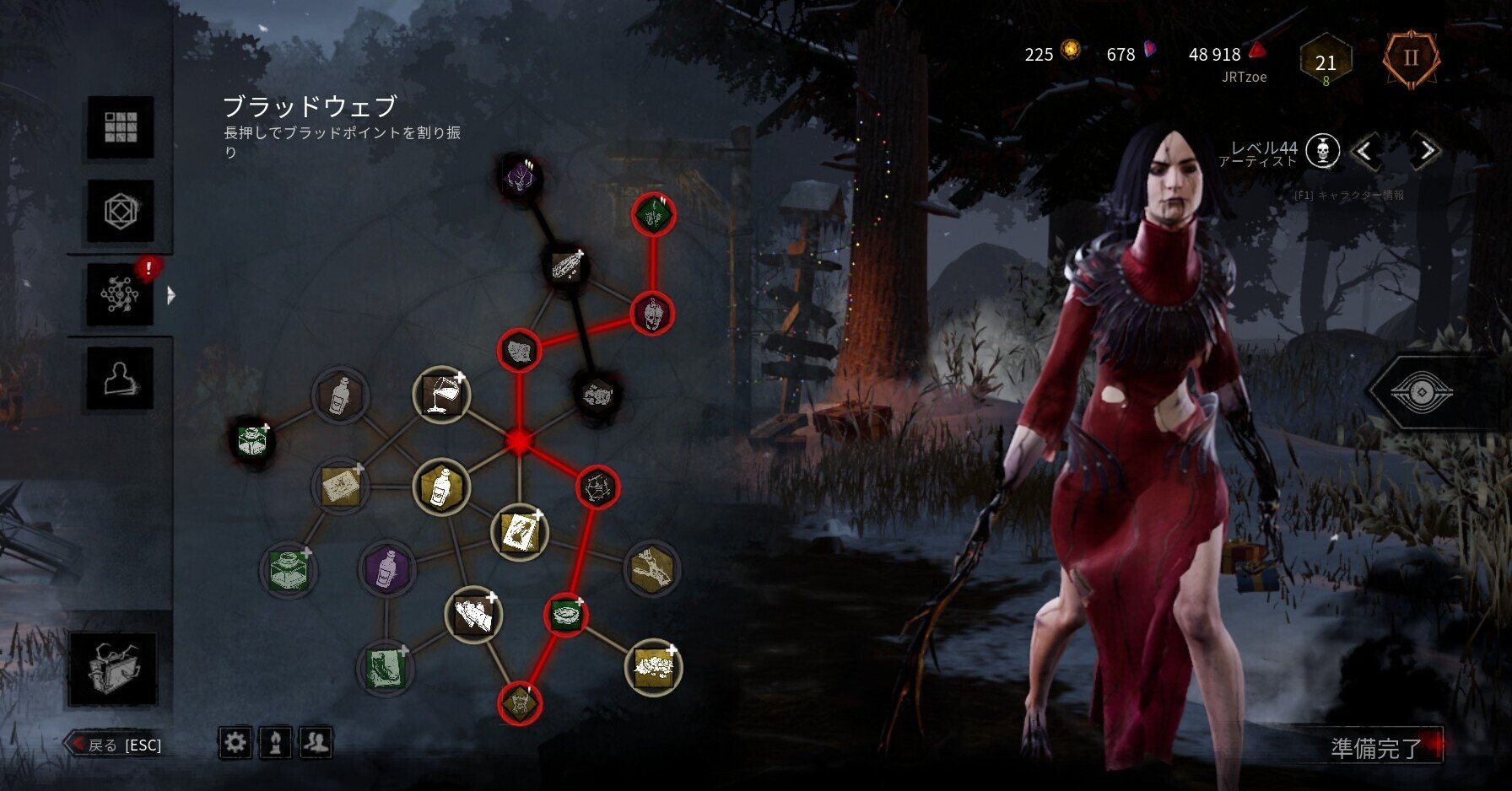The width and height of the screenshot is (1512, 791).
Task: Select the pouring glass bloodweb node
Action: pyautogui.click(x=441, y=395)
